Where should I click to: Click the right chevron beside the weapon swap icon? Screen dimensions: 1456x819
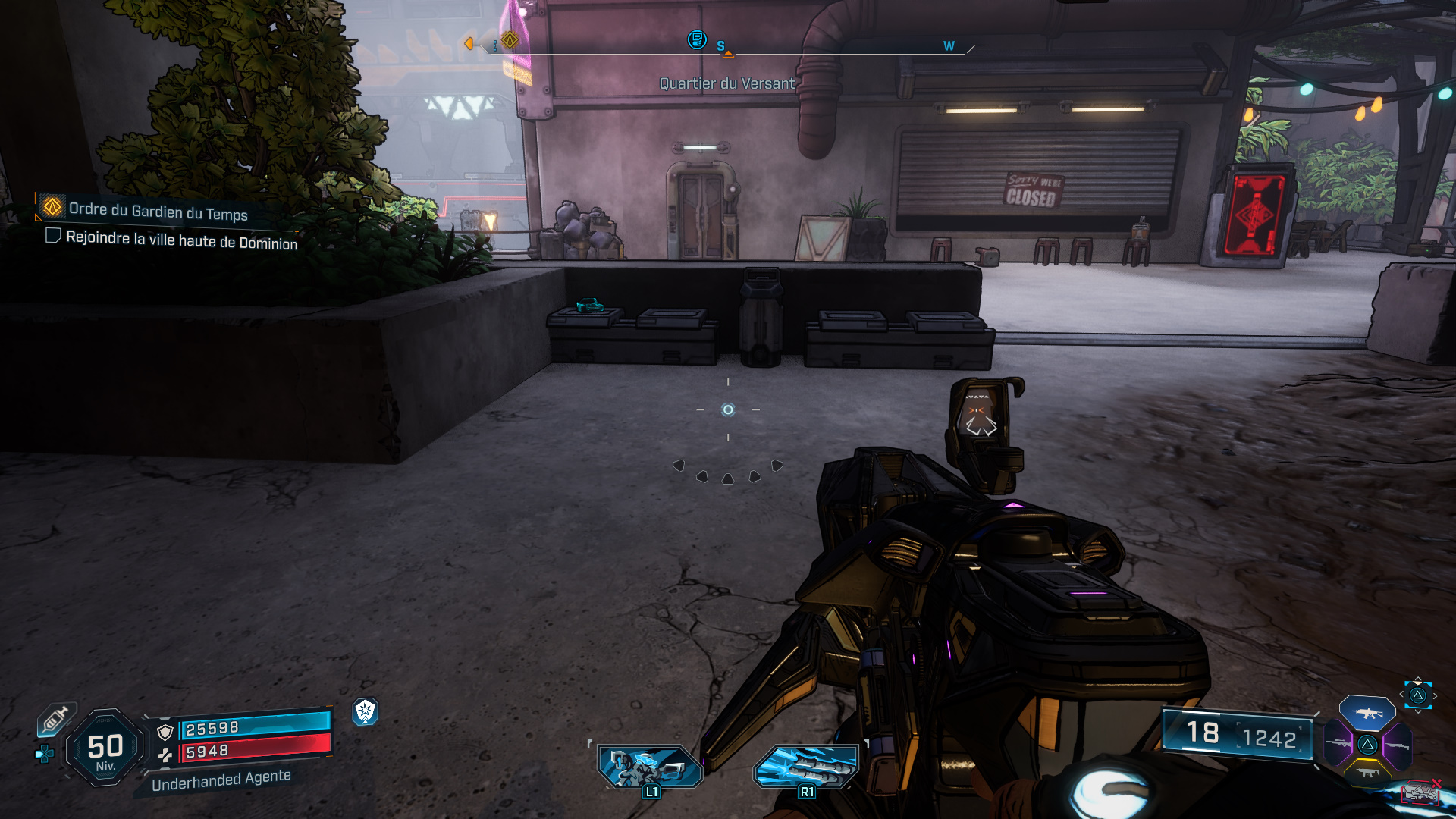1435,695
